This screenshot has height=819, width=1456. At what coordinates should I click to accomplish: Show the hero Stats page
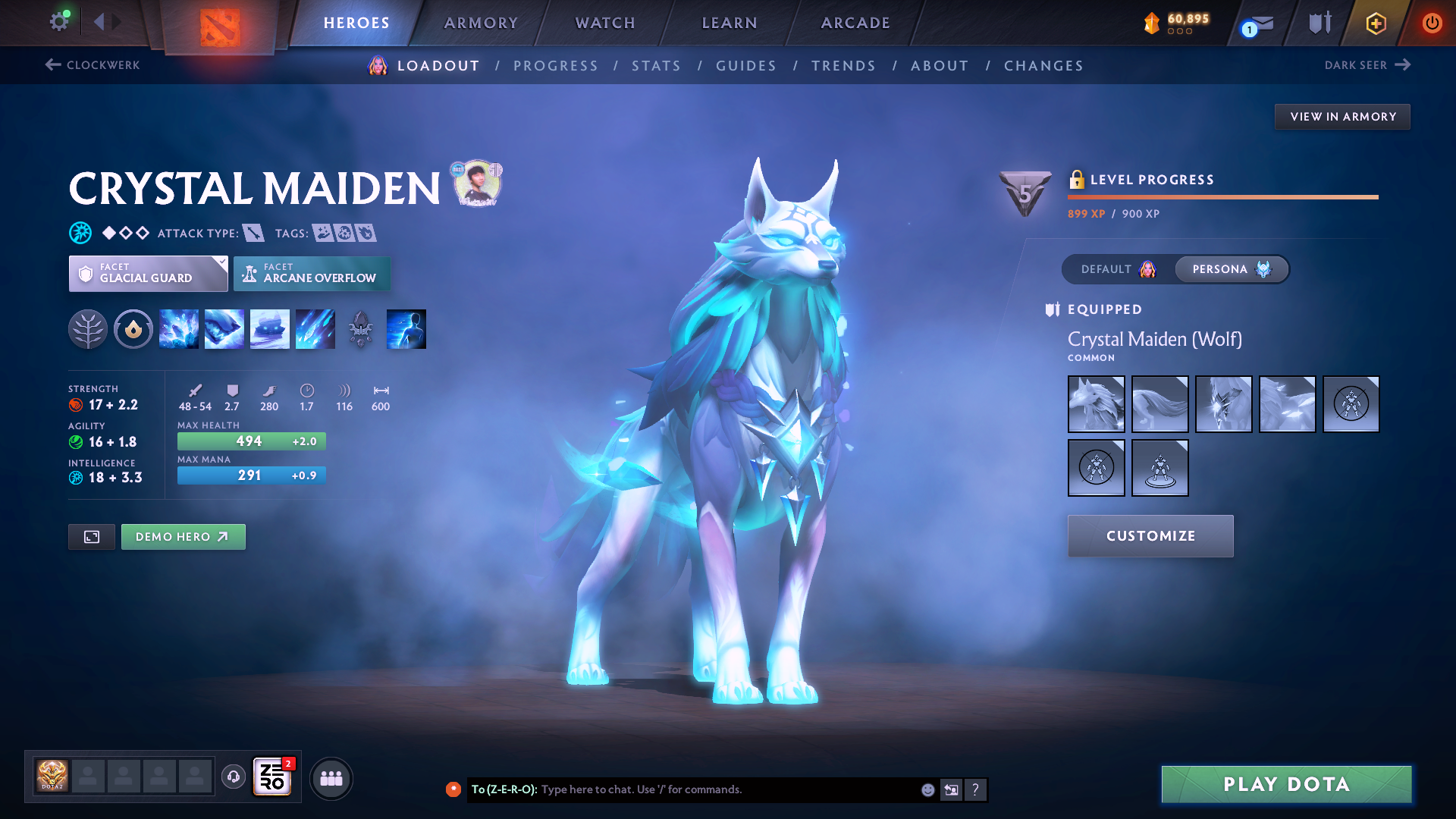[x=656, y=66]
